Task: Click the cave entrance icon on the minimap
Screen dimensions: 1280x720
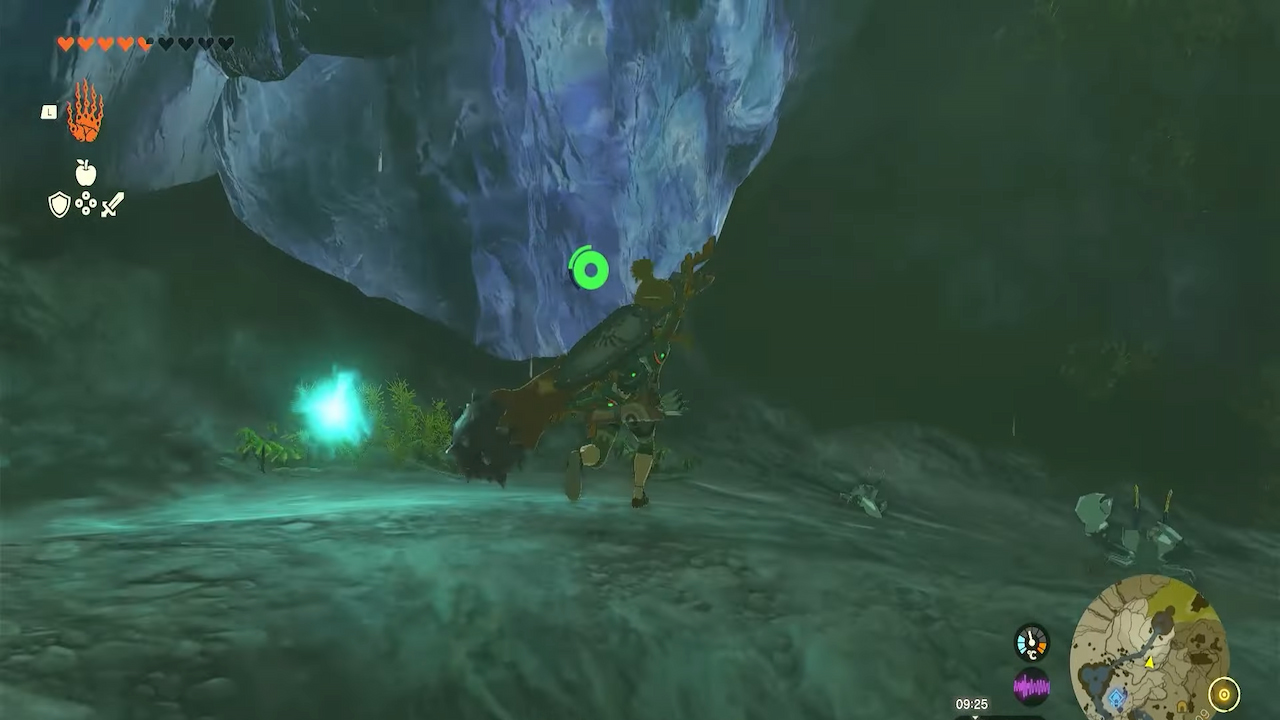Action: [x=1182, y=705]
